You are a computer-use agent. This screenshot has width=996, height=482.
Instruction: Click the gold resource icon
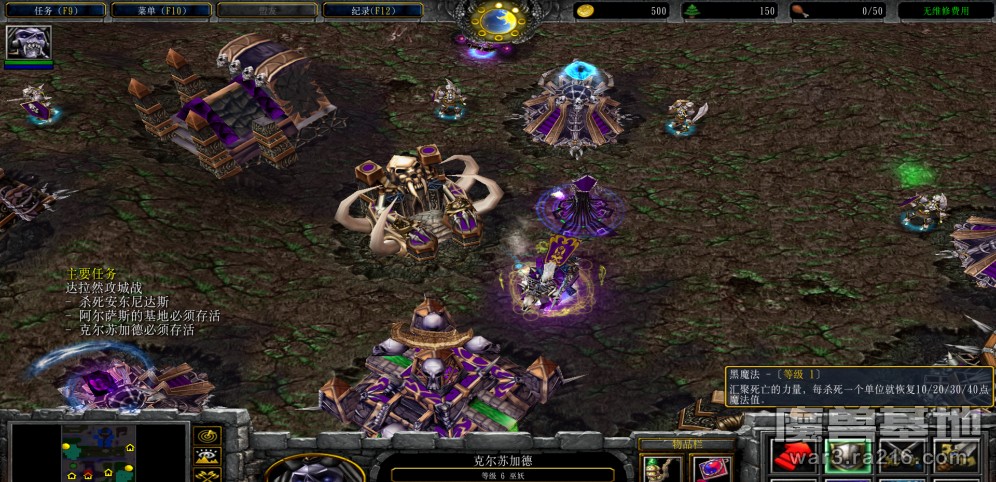pyautogui.click(x=587, y=11)
